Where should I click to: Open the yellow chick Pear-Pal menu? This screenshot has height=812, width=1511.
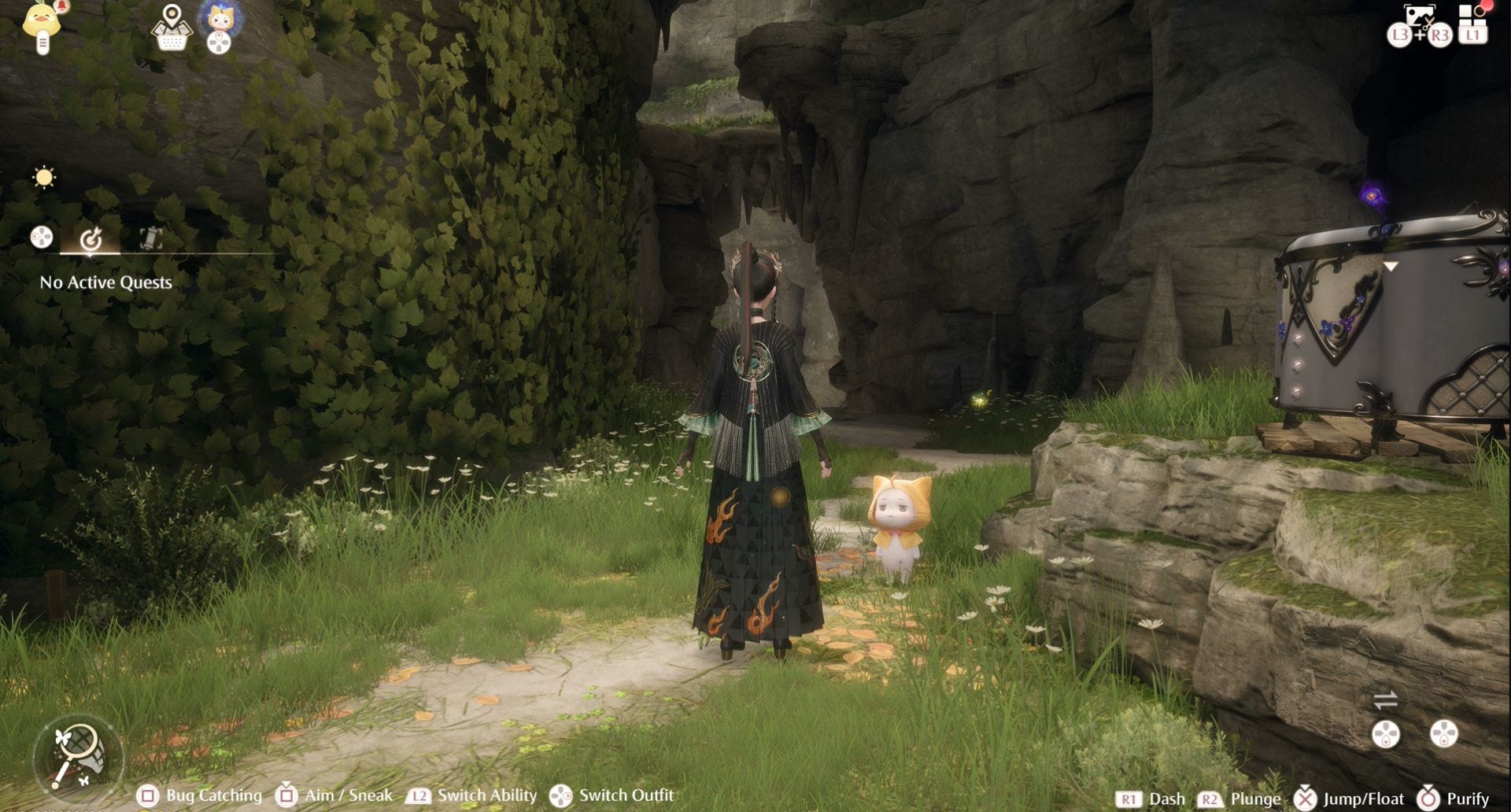[x=42, y=24]
